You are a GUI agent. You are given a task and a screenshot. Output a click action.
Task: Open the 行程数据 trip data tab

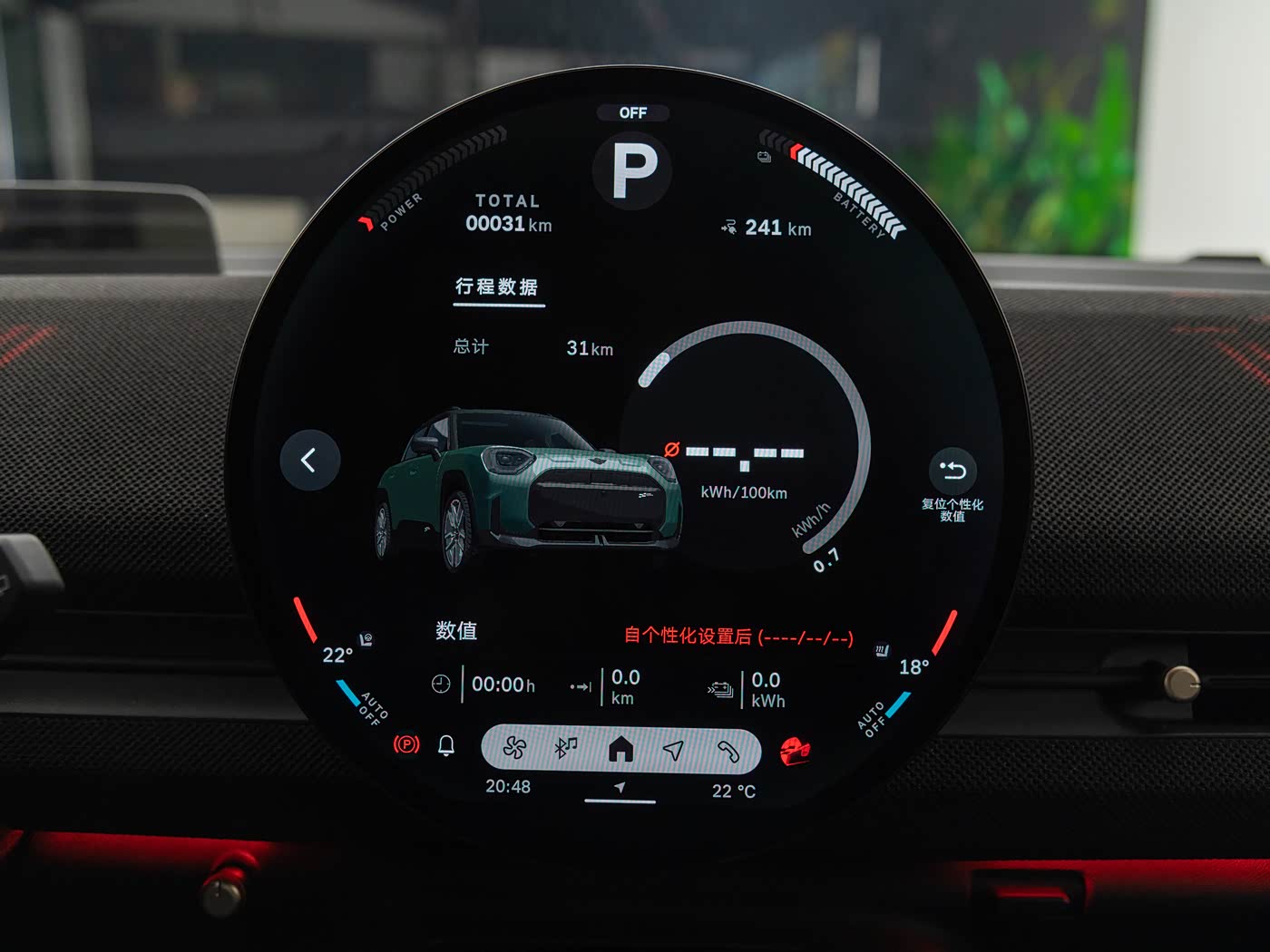point(497,287)
